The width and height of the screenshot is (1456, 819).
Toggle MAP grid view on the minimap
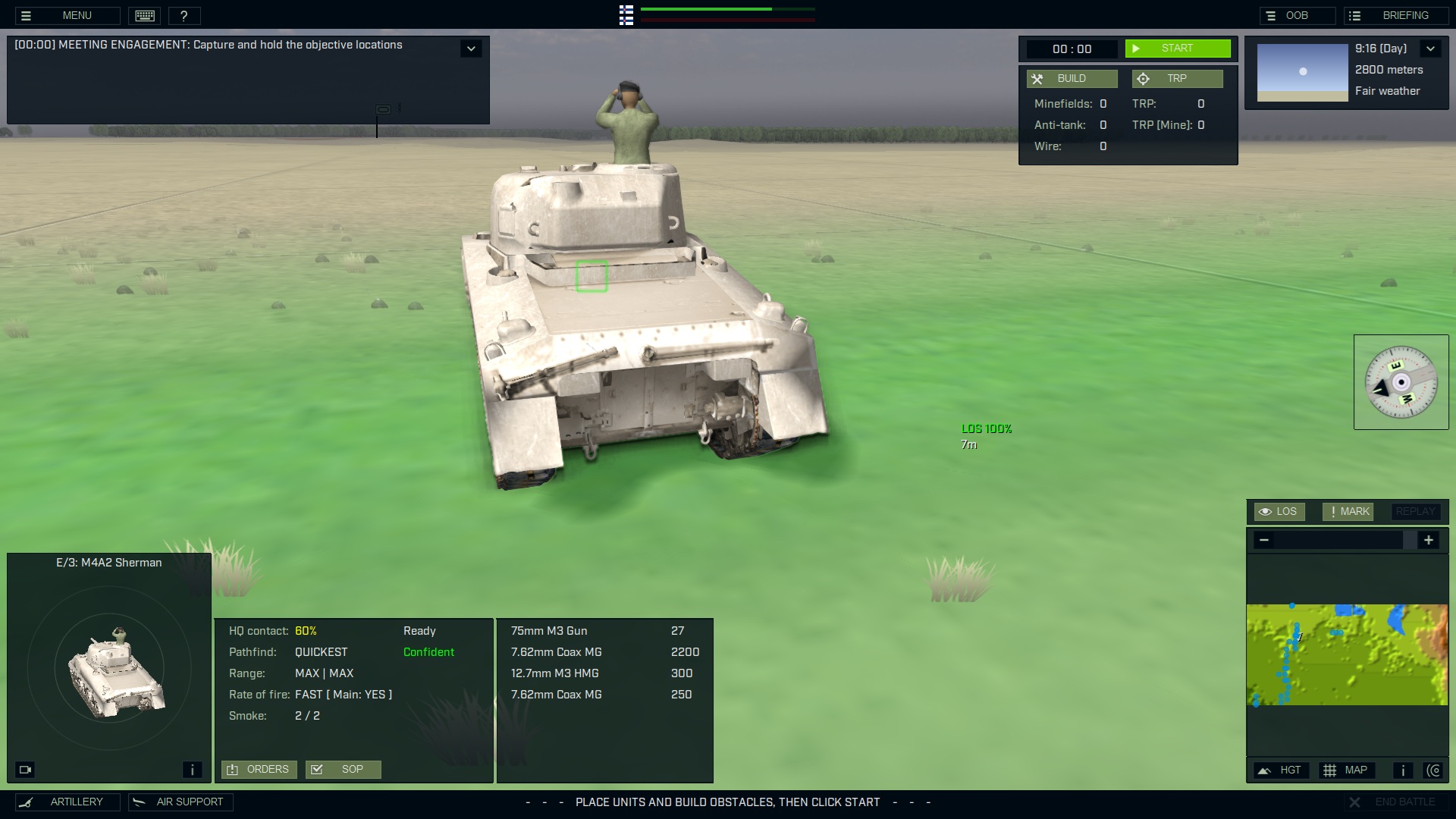click(1348, 770)
